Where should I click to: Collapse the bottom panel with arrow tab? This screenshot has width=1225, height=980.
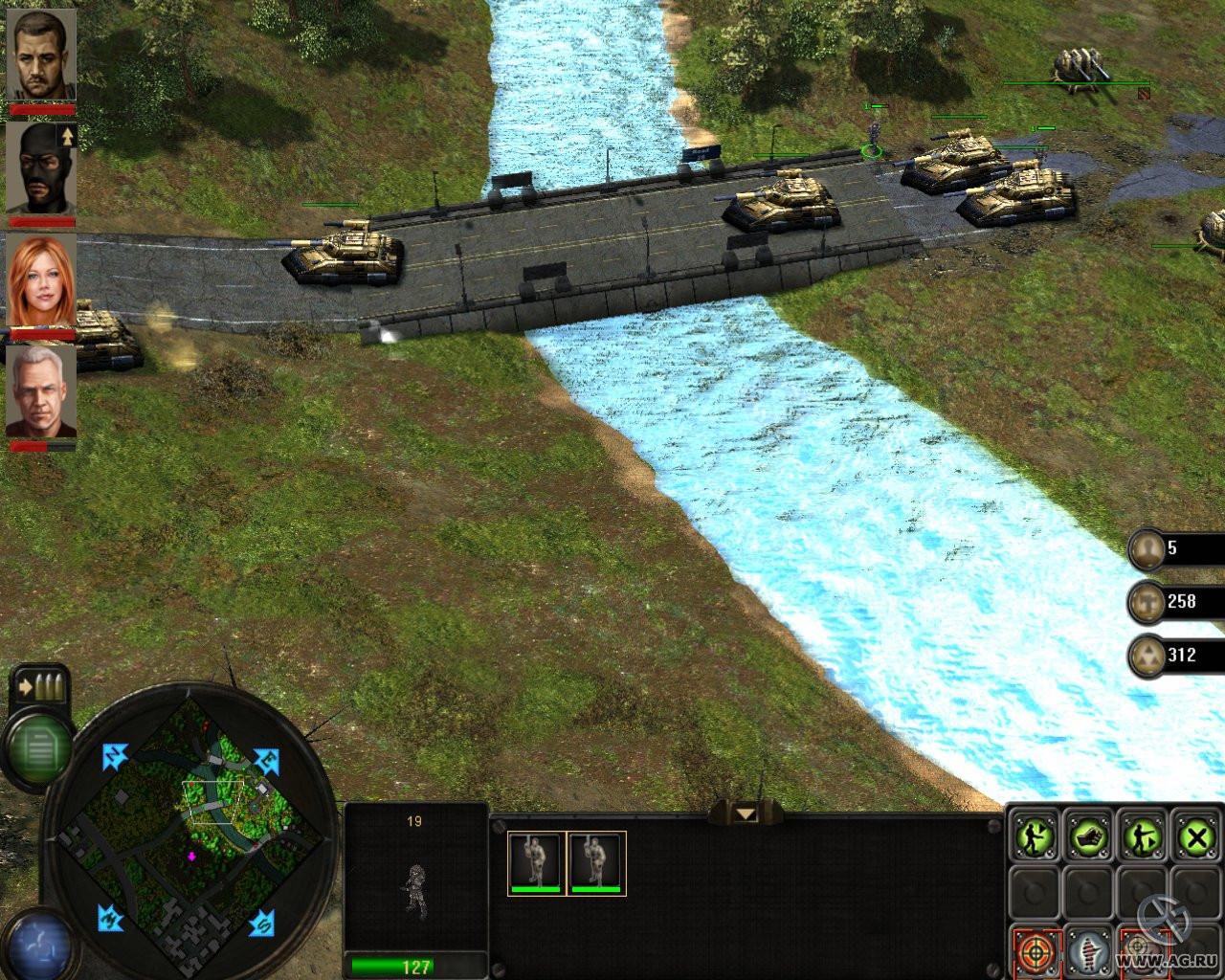tap(746, 814)
